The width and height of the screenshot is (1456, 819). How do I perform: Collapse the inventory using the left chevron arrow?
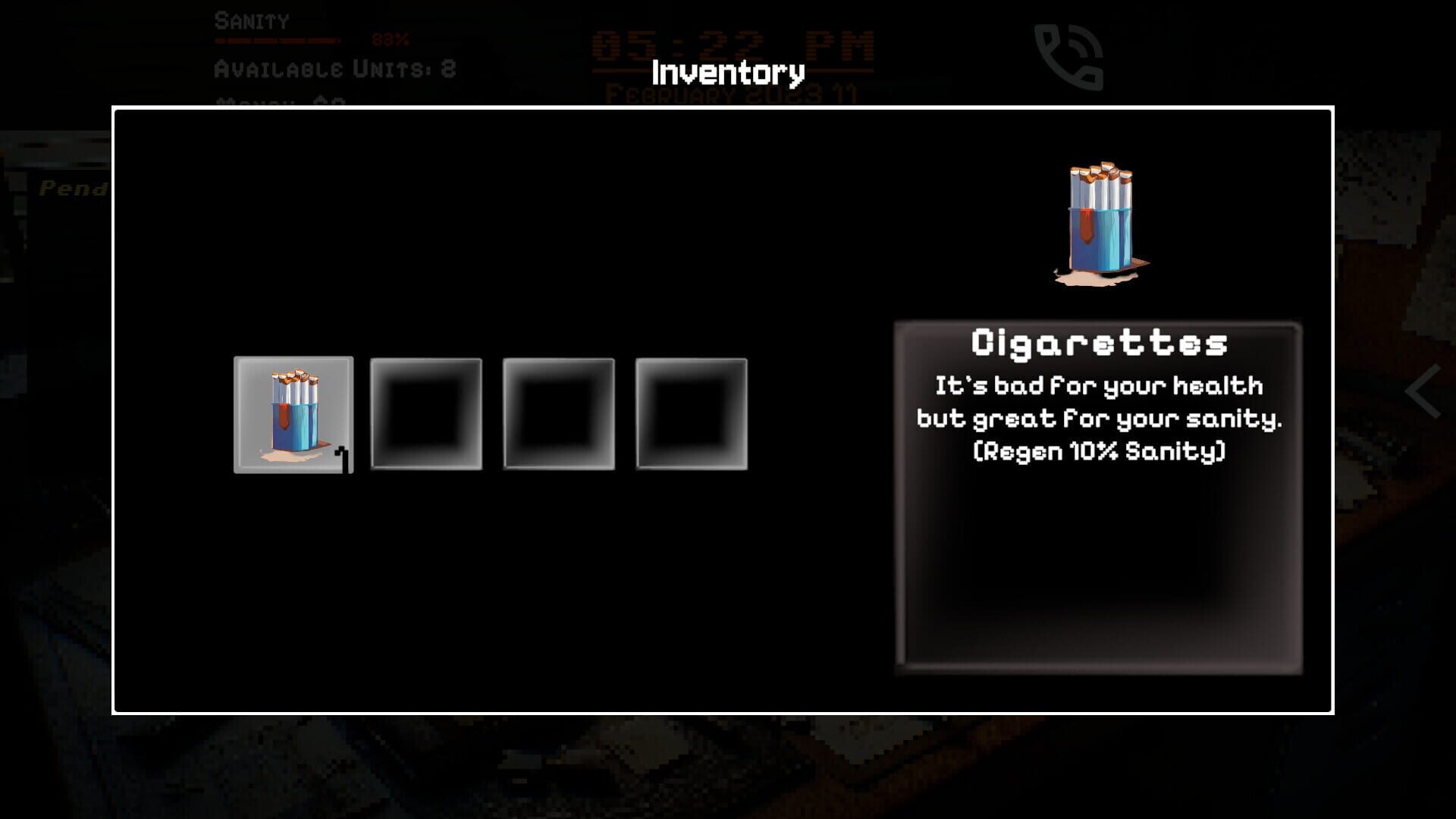coord(1421,391)
